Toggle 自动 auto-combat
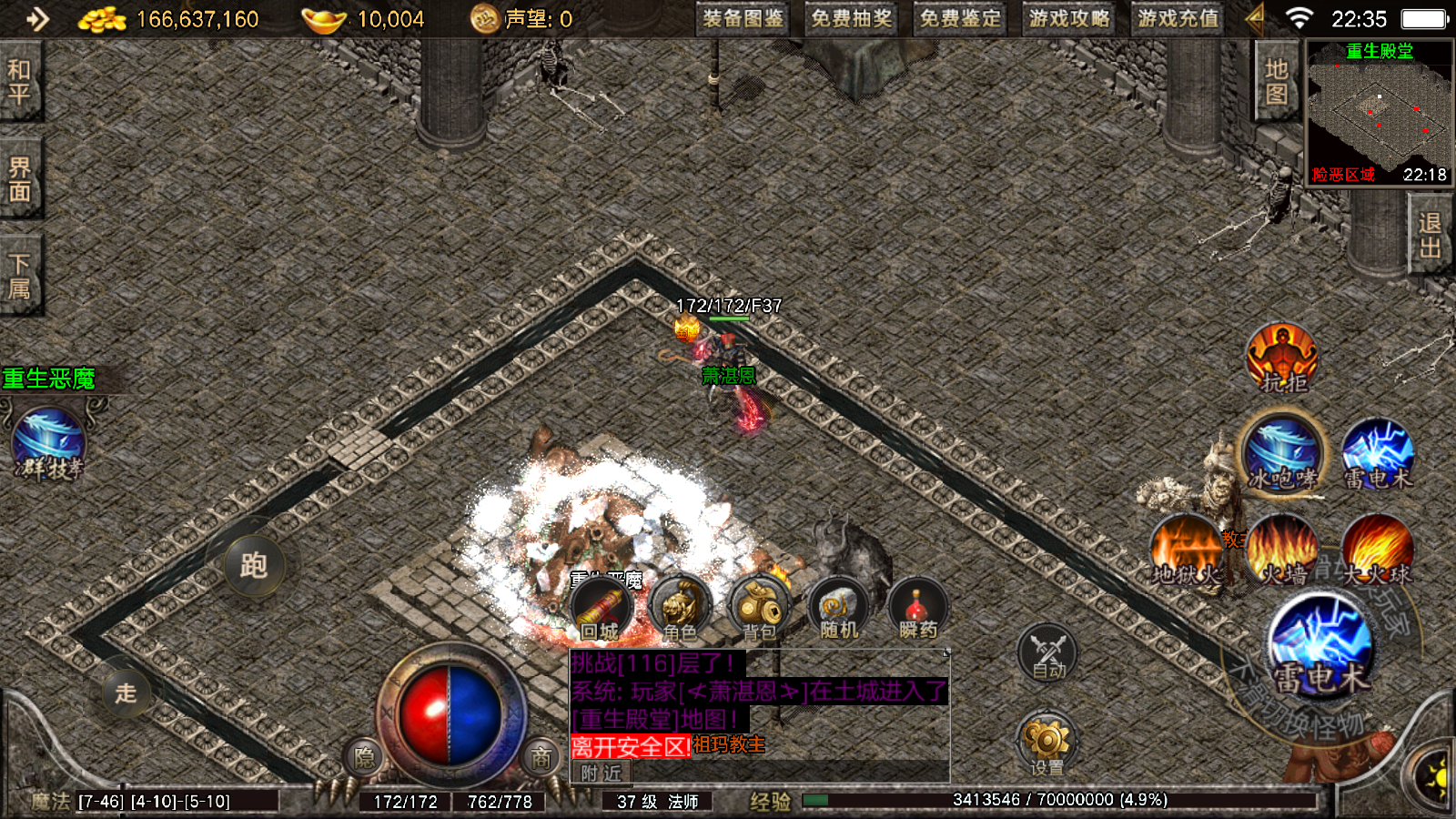The height and width of the screenshot is (819, 1456). tap(1047, 653)
